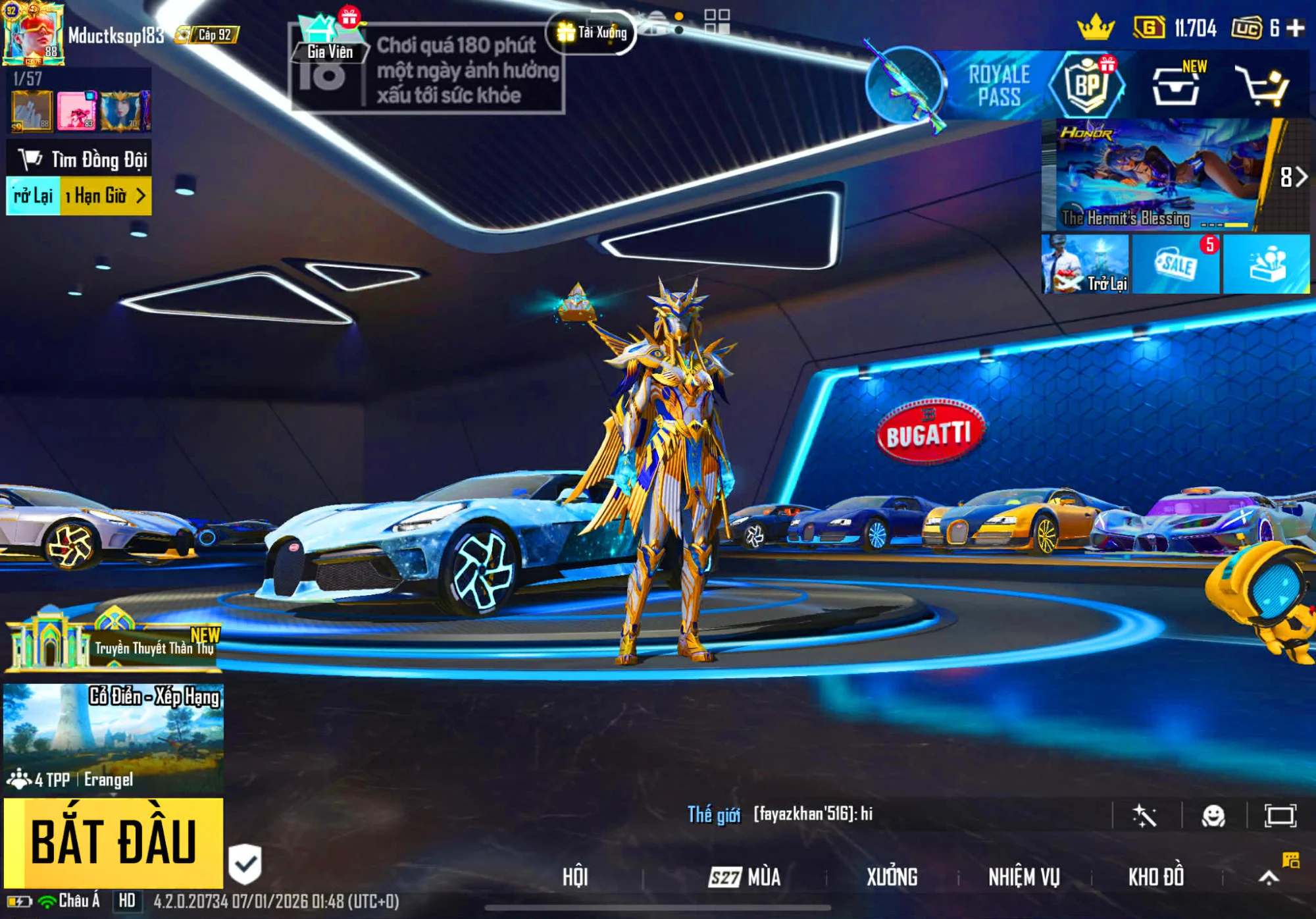Click the Tải Xuống download button

point(592,32)
